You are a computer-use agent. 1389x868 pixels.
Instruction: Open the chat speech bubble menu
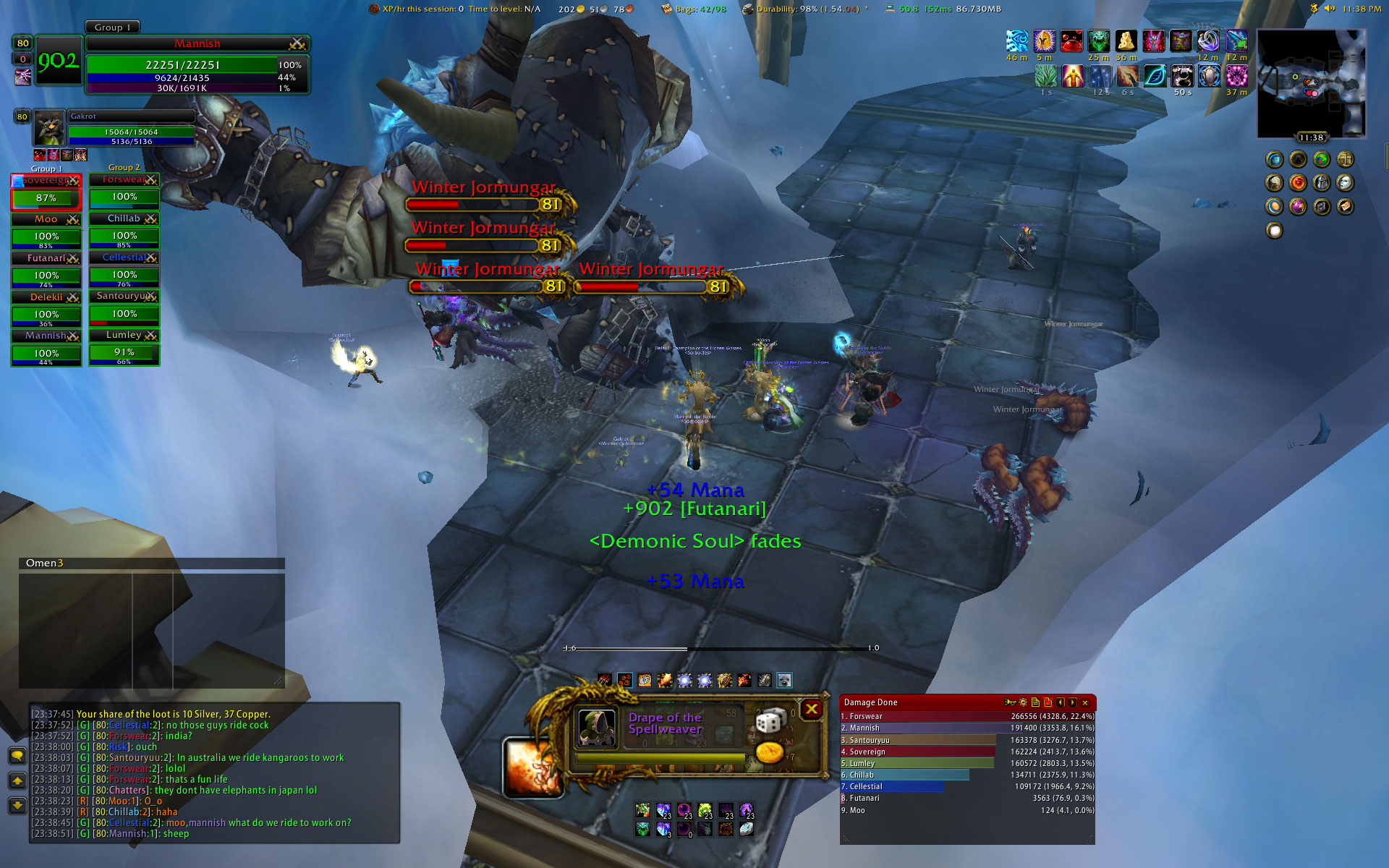tap(17, 756)
